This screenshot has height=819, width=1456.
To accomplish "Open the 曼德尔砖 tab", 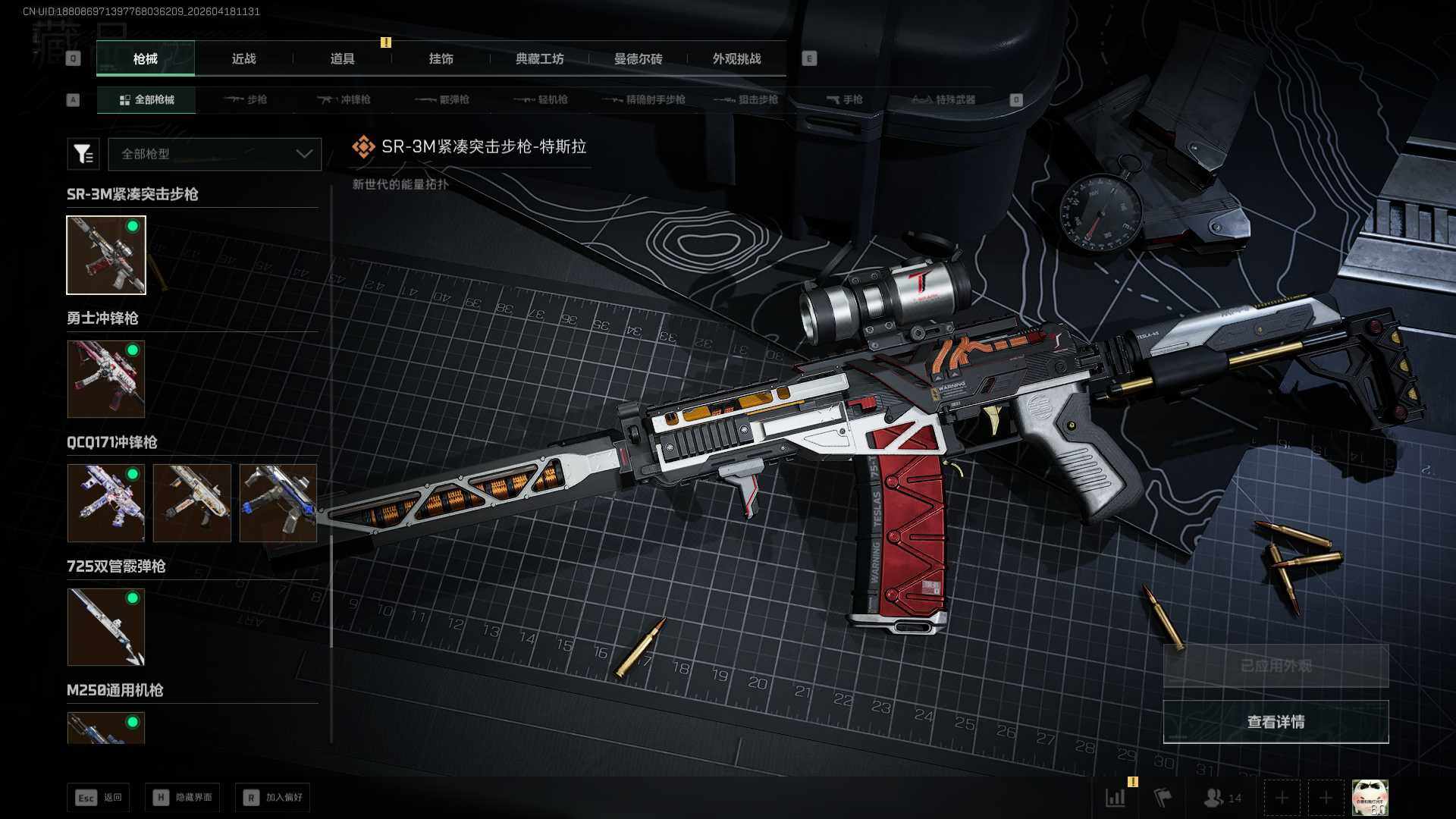I will click(638, 58).
